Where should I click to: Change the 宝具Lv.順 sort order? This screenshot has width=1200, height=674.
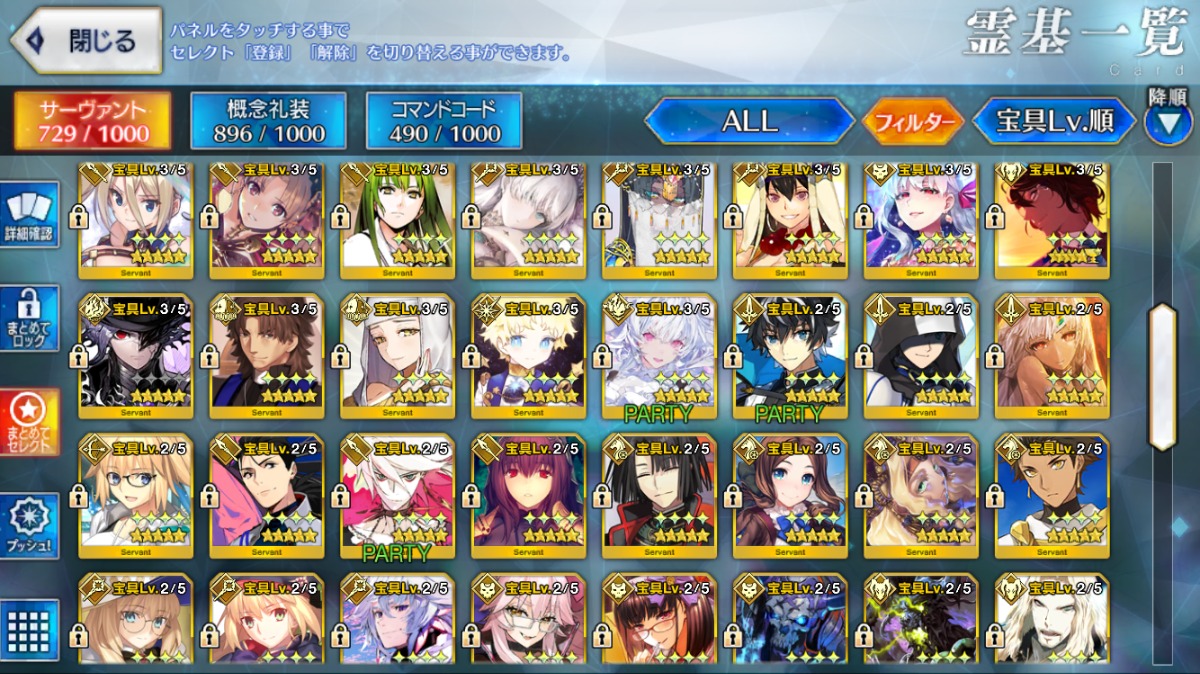click(x=1054, y=122)
